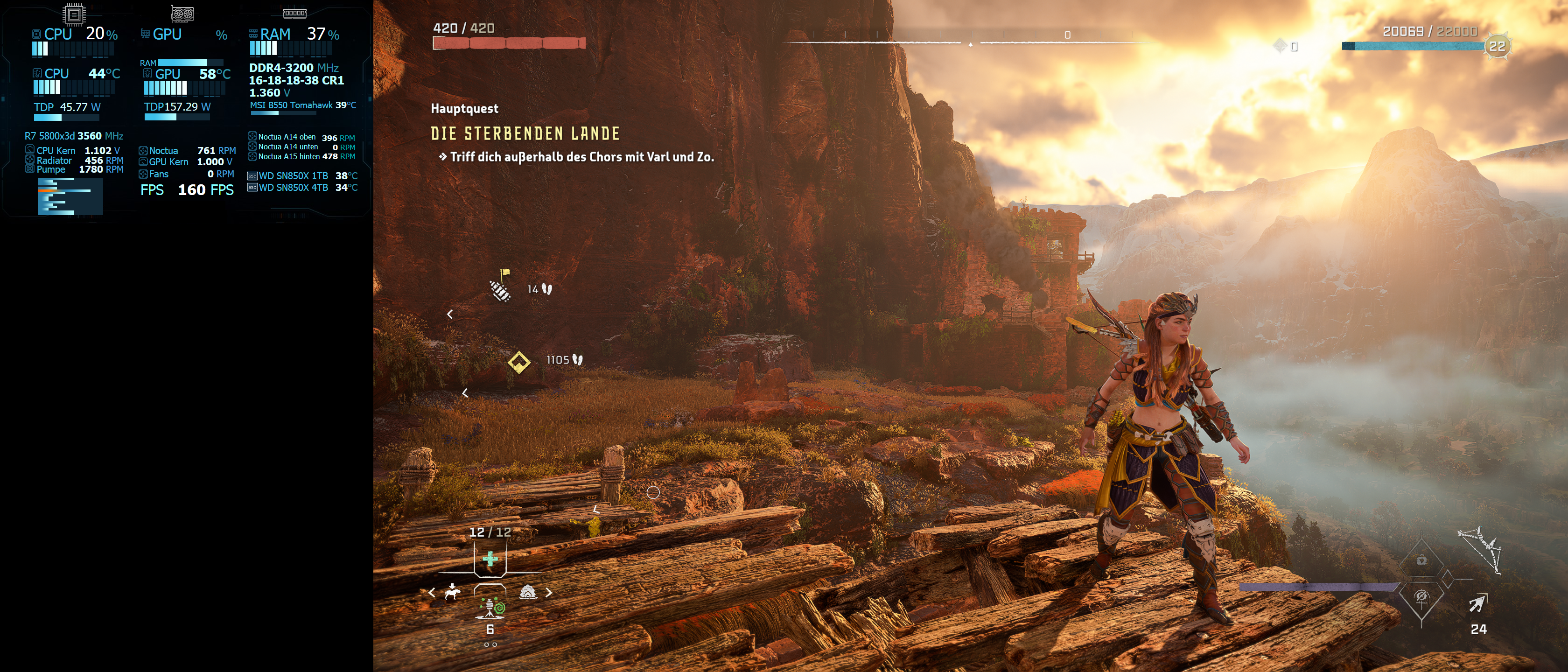The width and height of the screenshot is (1568, 672).
Task: Cycle tools with the right arrow
Action: tap(548, 592)
